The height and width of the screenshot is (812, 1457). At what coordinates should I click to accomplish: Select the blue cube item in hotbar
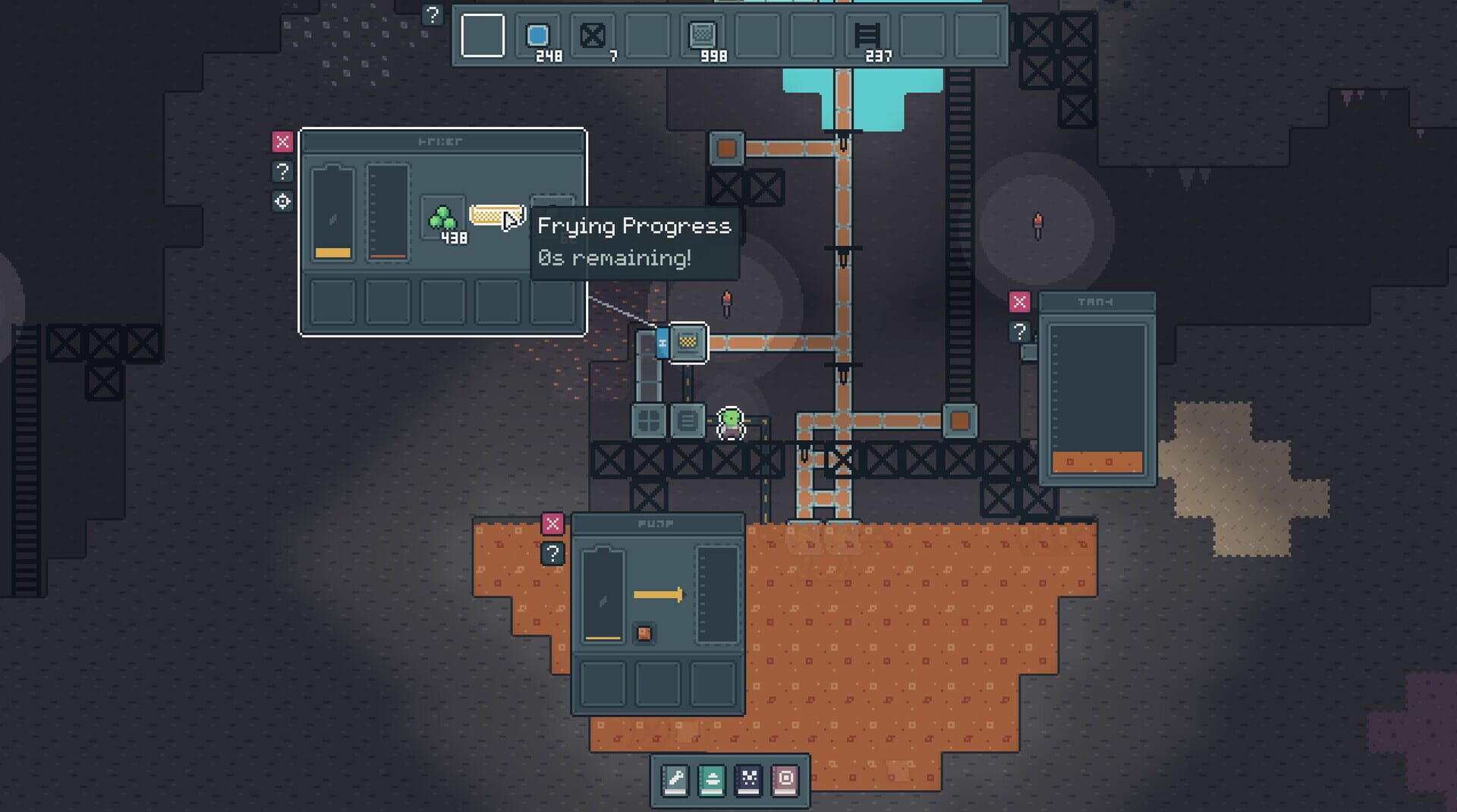539,33
